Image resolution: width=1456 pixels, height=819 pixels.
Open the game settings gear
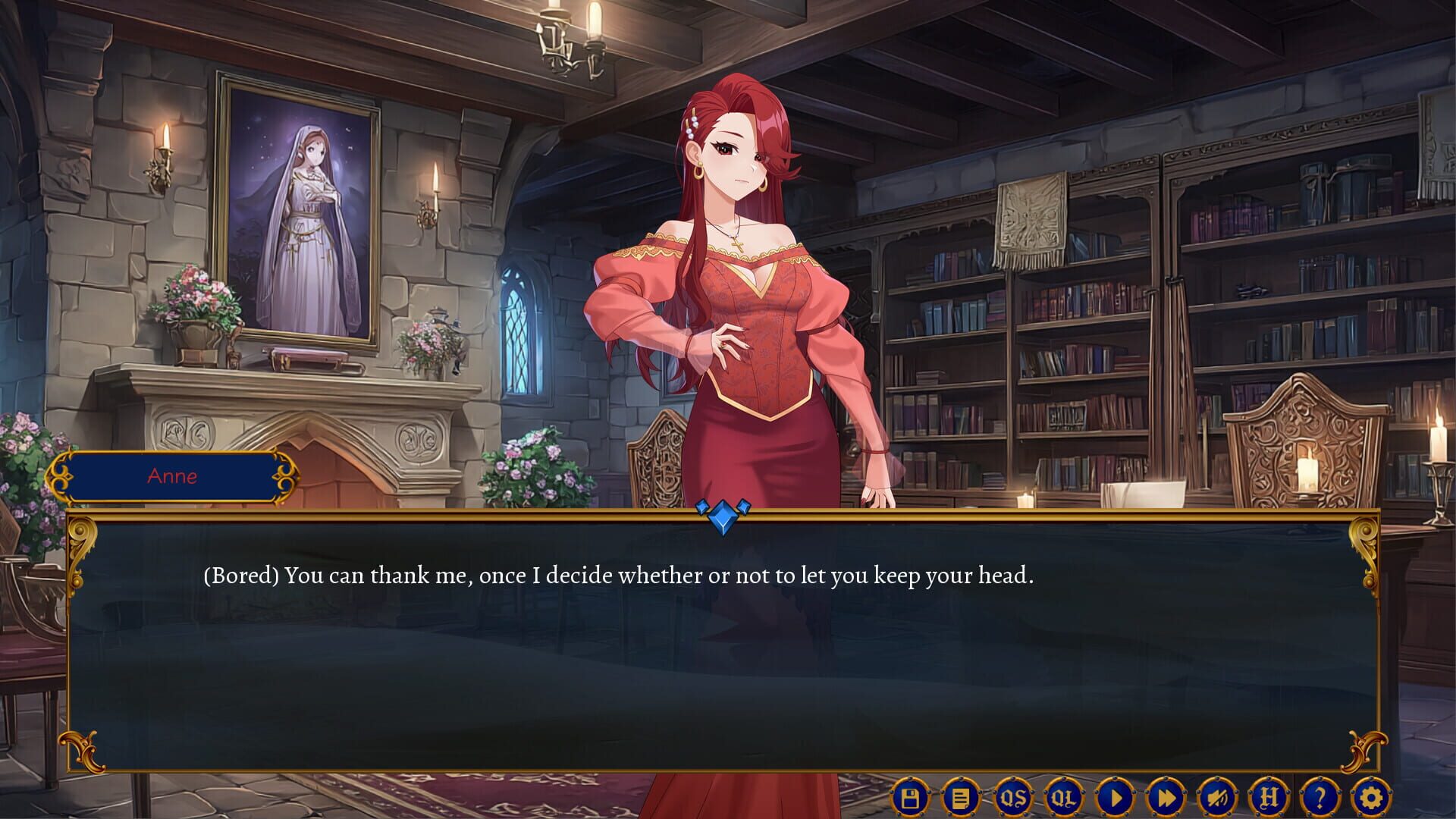[x=1371, y=796]
